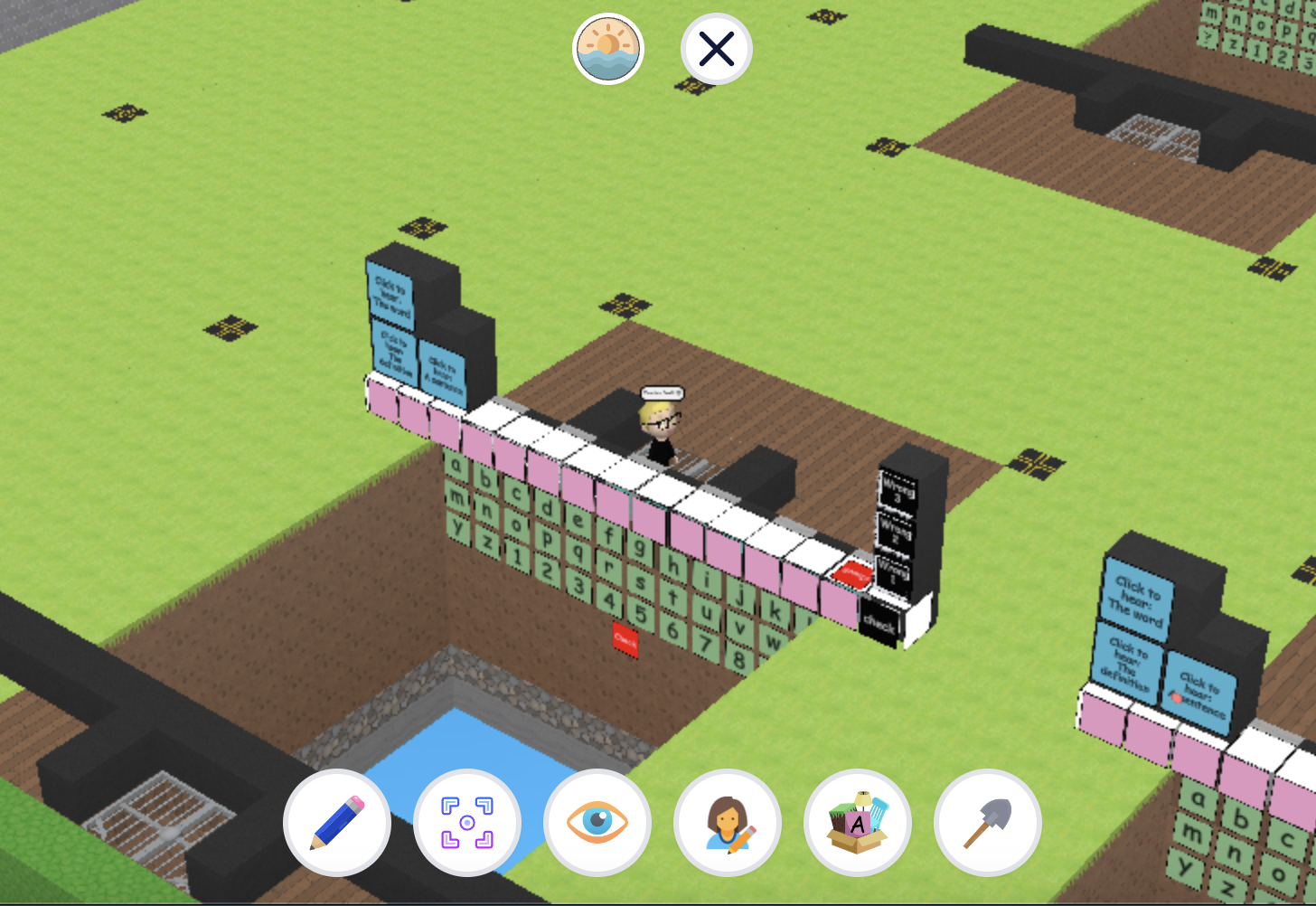Click the avatar's speech bubble
The height and width of the screenshot is (906, 1316).
click(663, 392)
